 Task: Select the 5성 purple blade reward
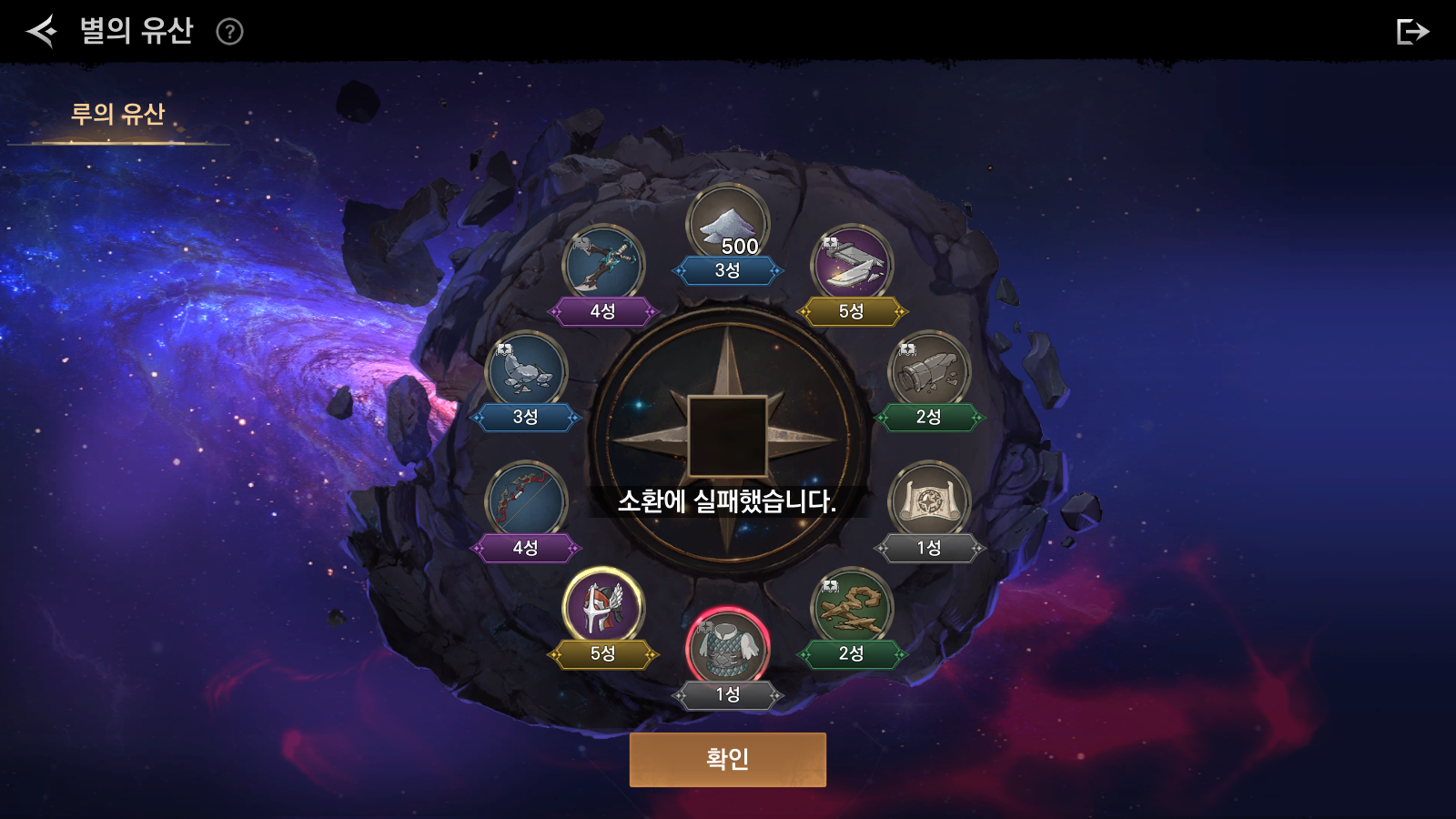click(x=852, y=265)
